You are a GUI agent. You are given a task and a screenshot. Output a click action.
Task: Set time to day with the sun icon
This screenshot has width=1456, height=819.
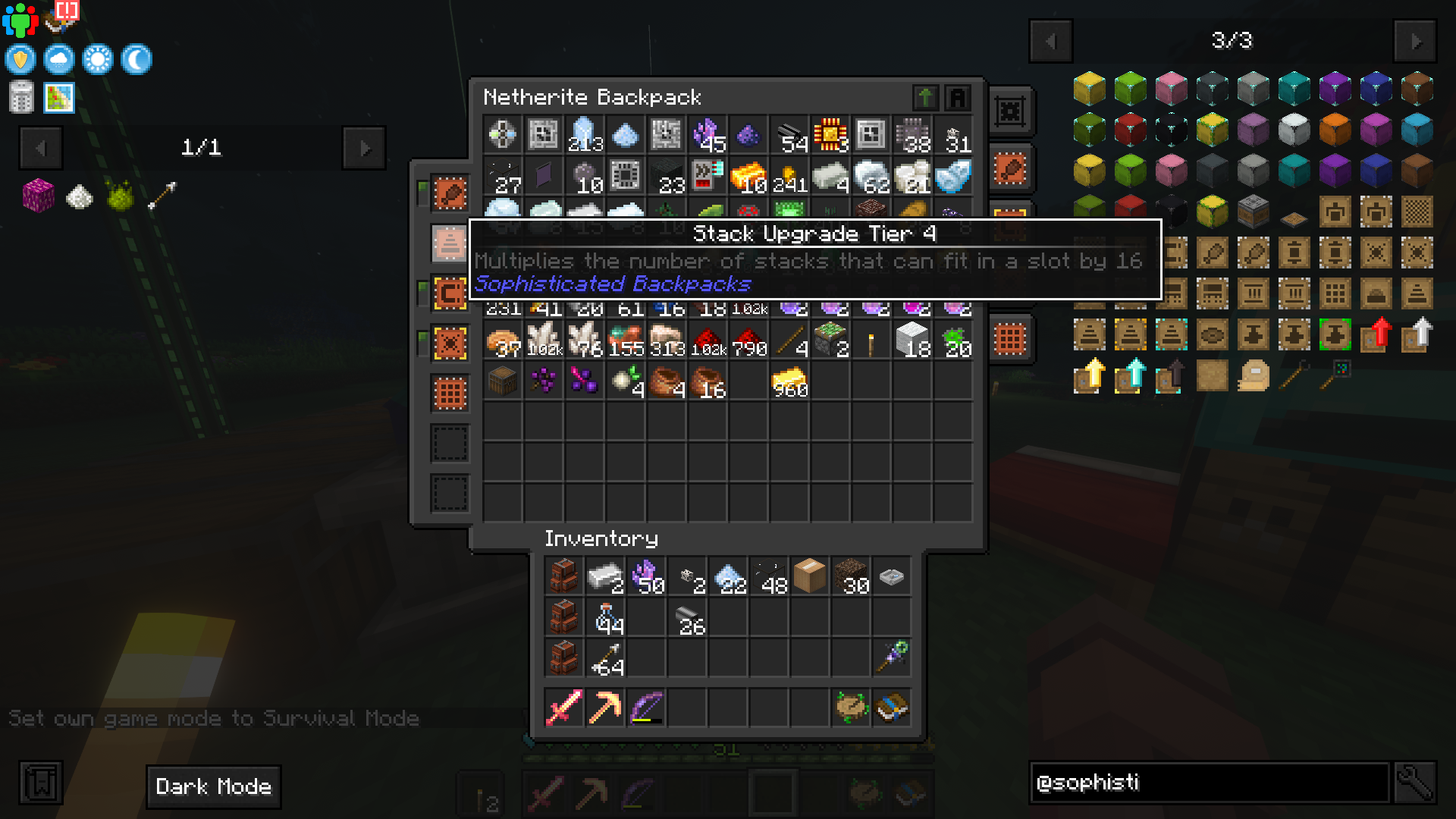pyautogui.click(x=99, y=60)
